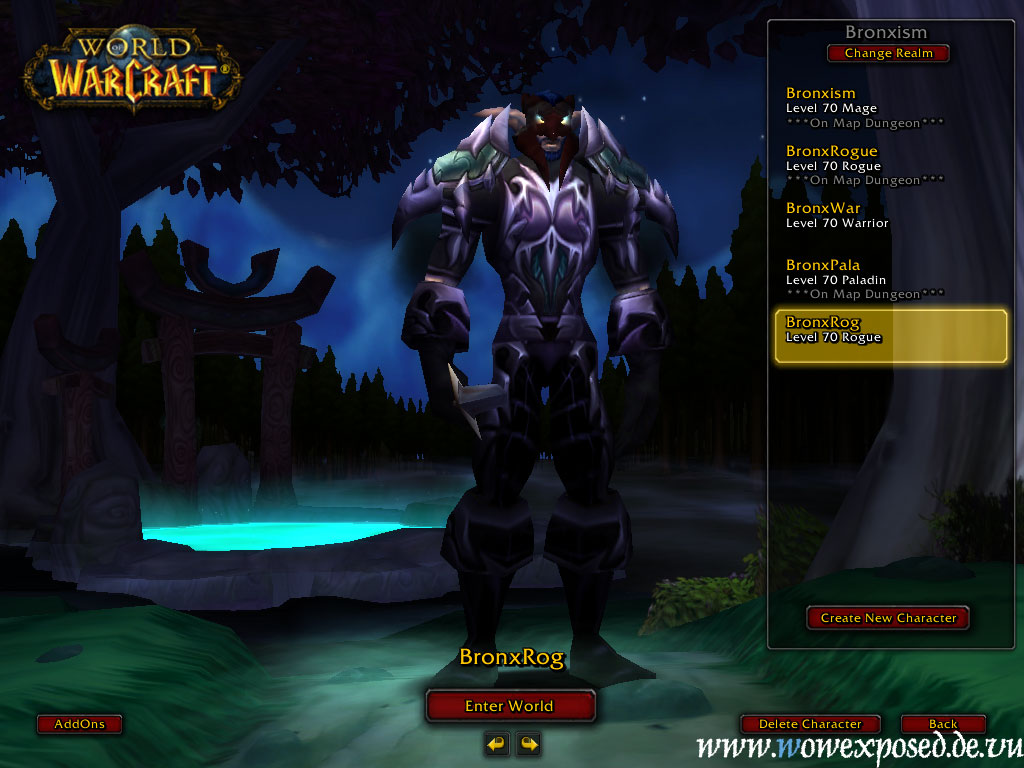Rotate the character right with arrow
Screen dimensions: 1024x768
528,743
